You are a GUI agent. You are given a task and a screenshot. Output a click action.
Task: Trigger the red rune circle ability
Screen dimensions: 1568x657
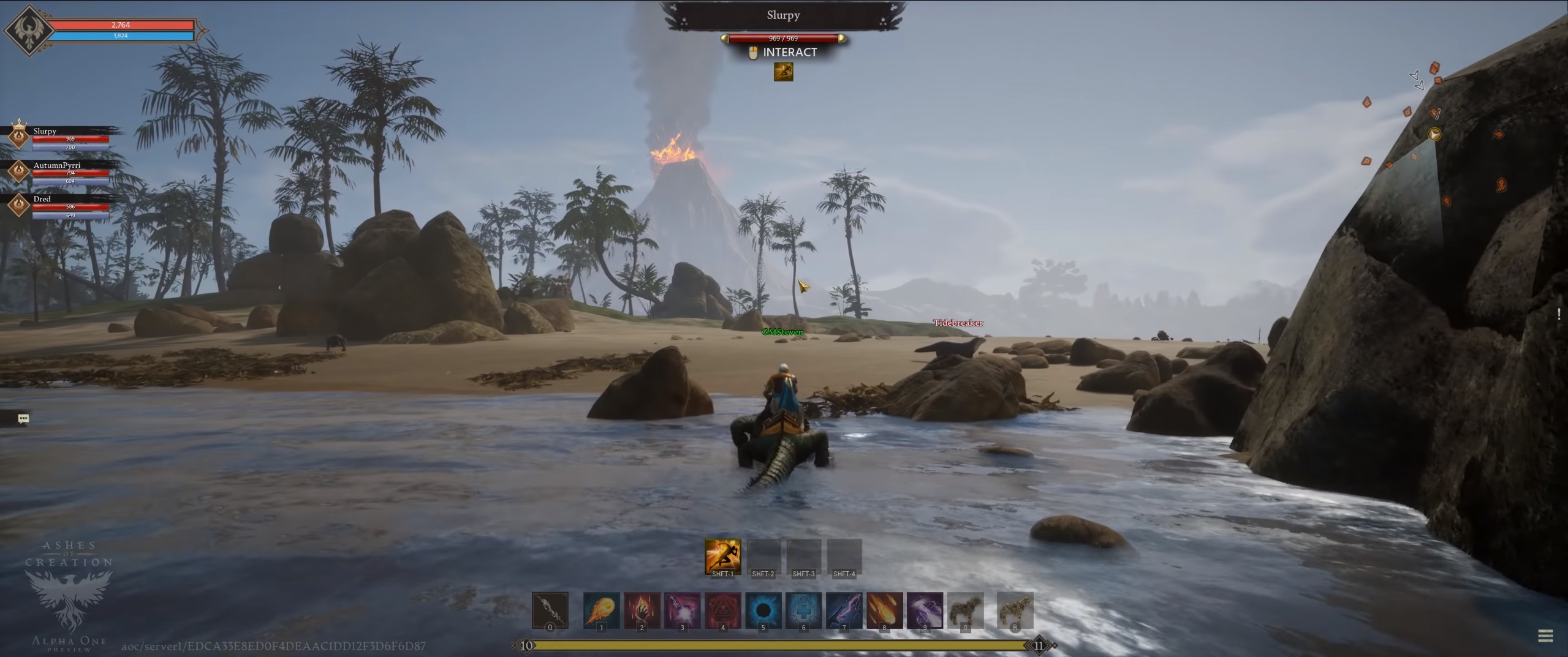[722, 609]
